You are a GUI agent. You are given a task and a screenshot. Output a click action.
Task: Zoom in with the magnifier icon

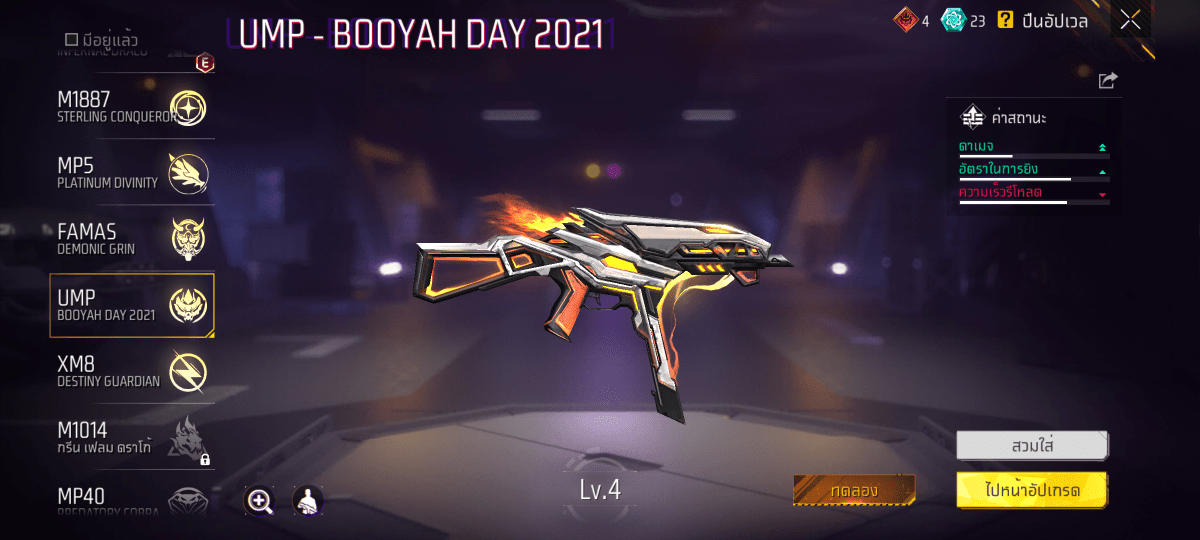pos(260,501)
